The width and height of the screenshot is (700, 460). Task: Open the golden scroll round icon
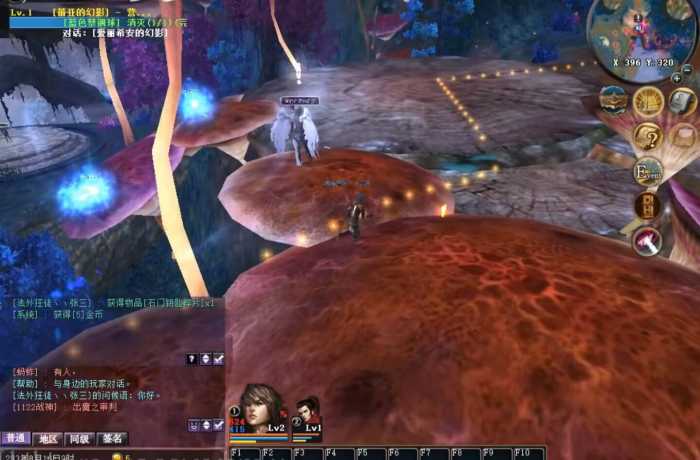coord(648,101)
